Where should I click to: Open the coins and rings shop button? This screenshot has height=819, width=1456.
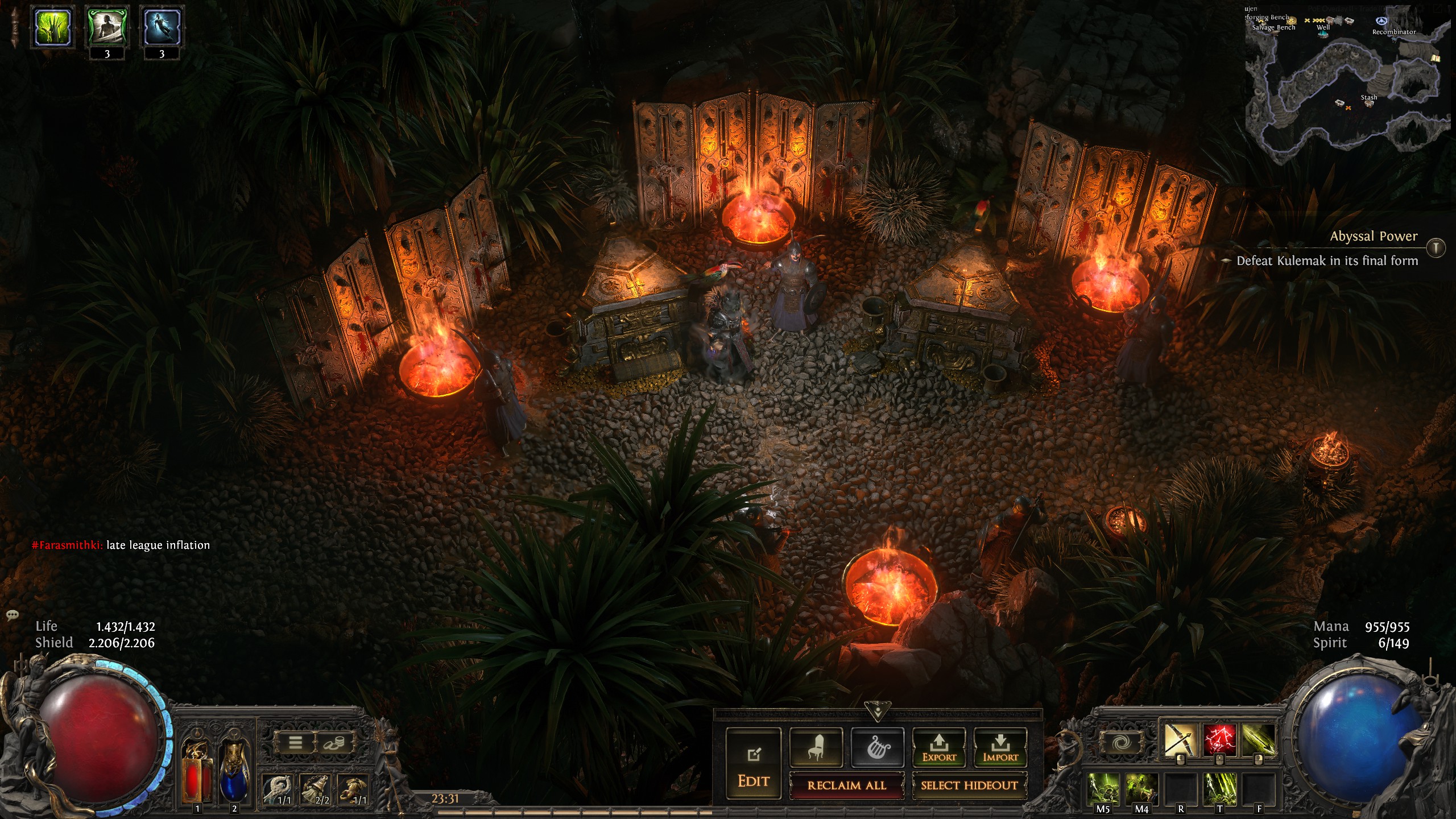click(334, 742)
